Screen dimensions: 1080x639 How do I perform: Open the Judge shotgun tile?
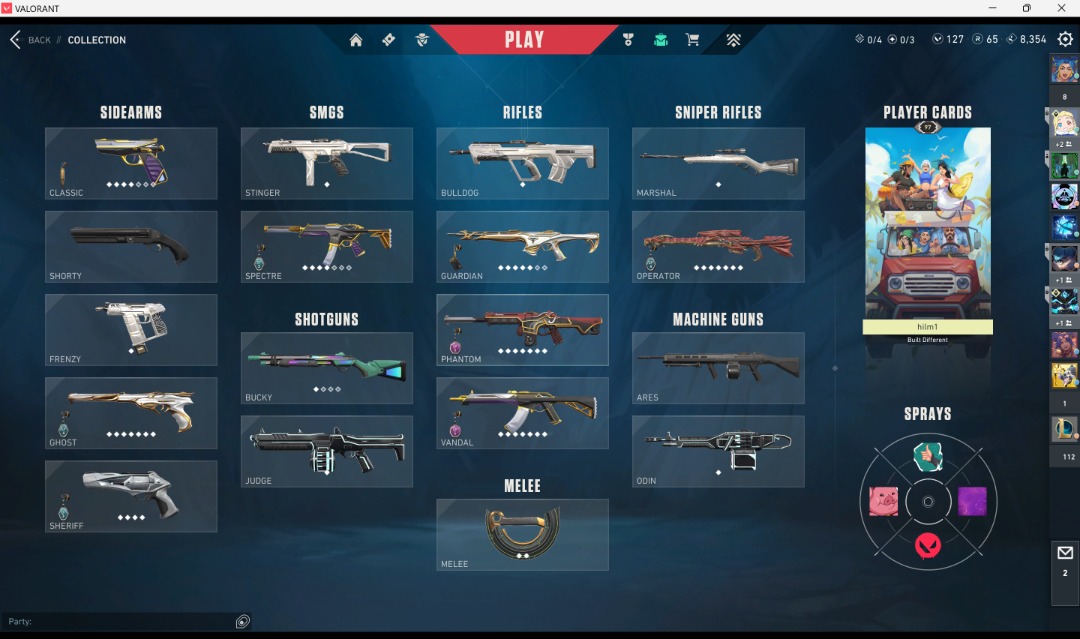point(327,451)
